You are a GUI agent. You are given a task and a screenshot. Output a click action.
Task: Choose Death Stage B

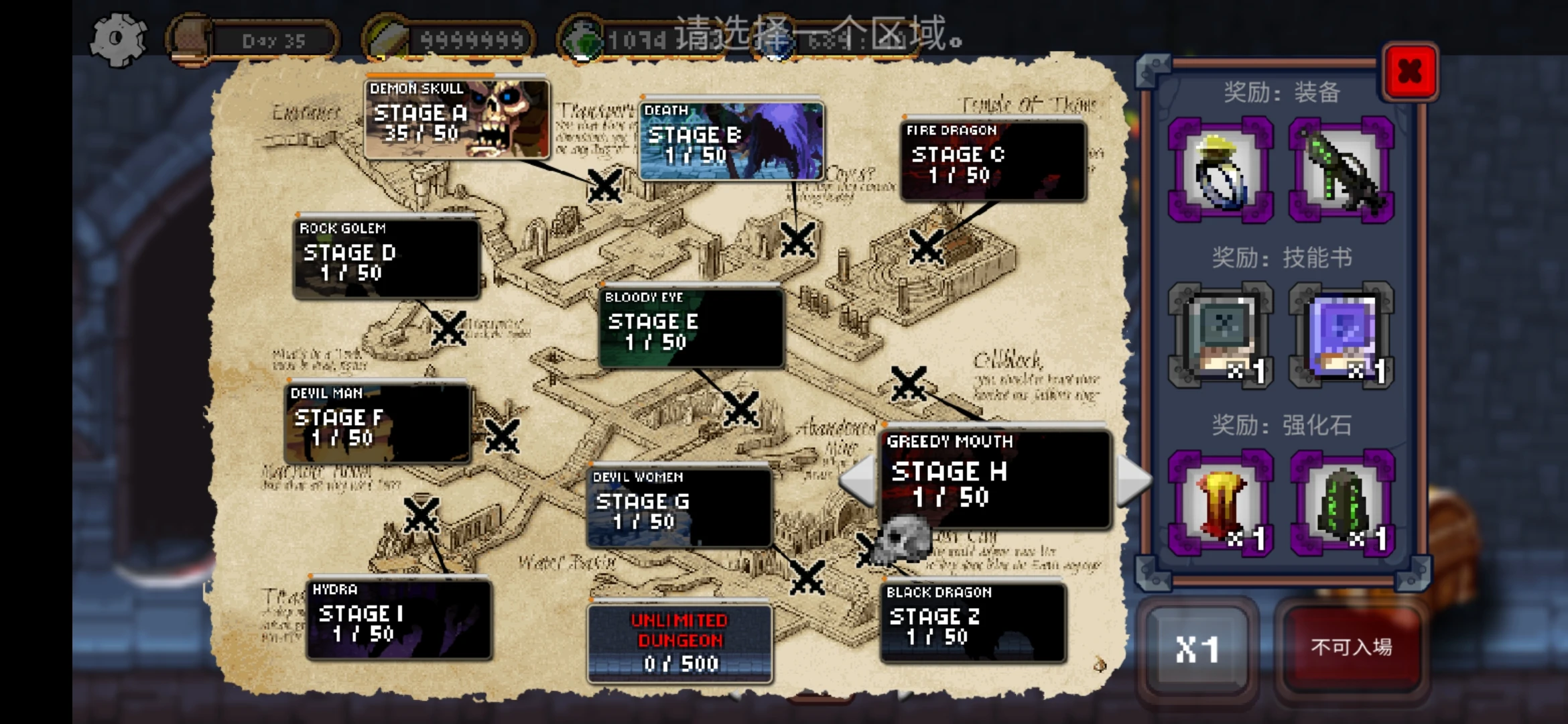[x=731, y=141]
